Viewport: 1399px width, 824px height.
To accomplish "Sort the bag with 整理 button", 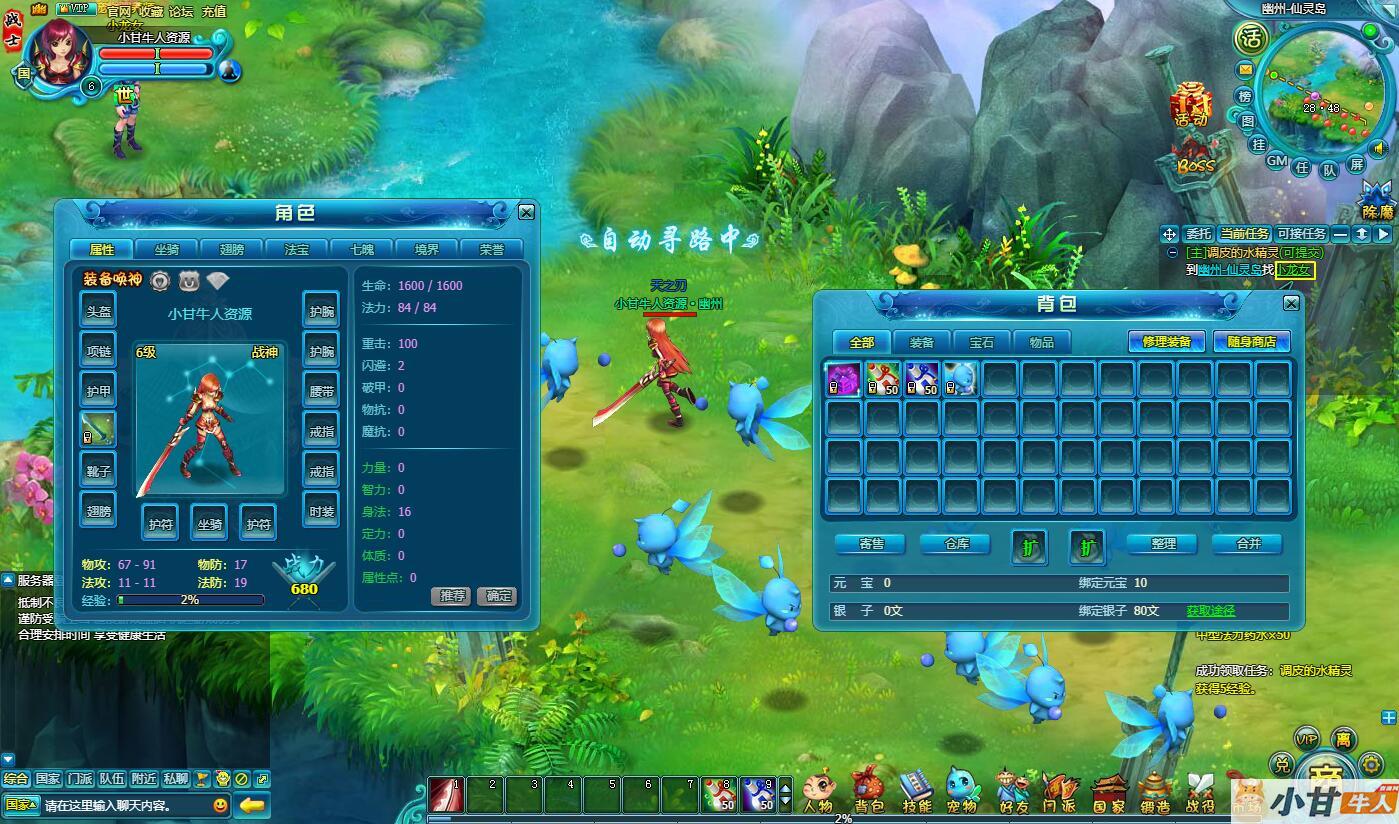I will [x=1163, y=544].
